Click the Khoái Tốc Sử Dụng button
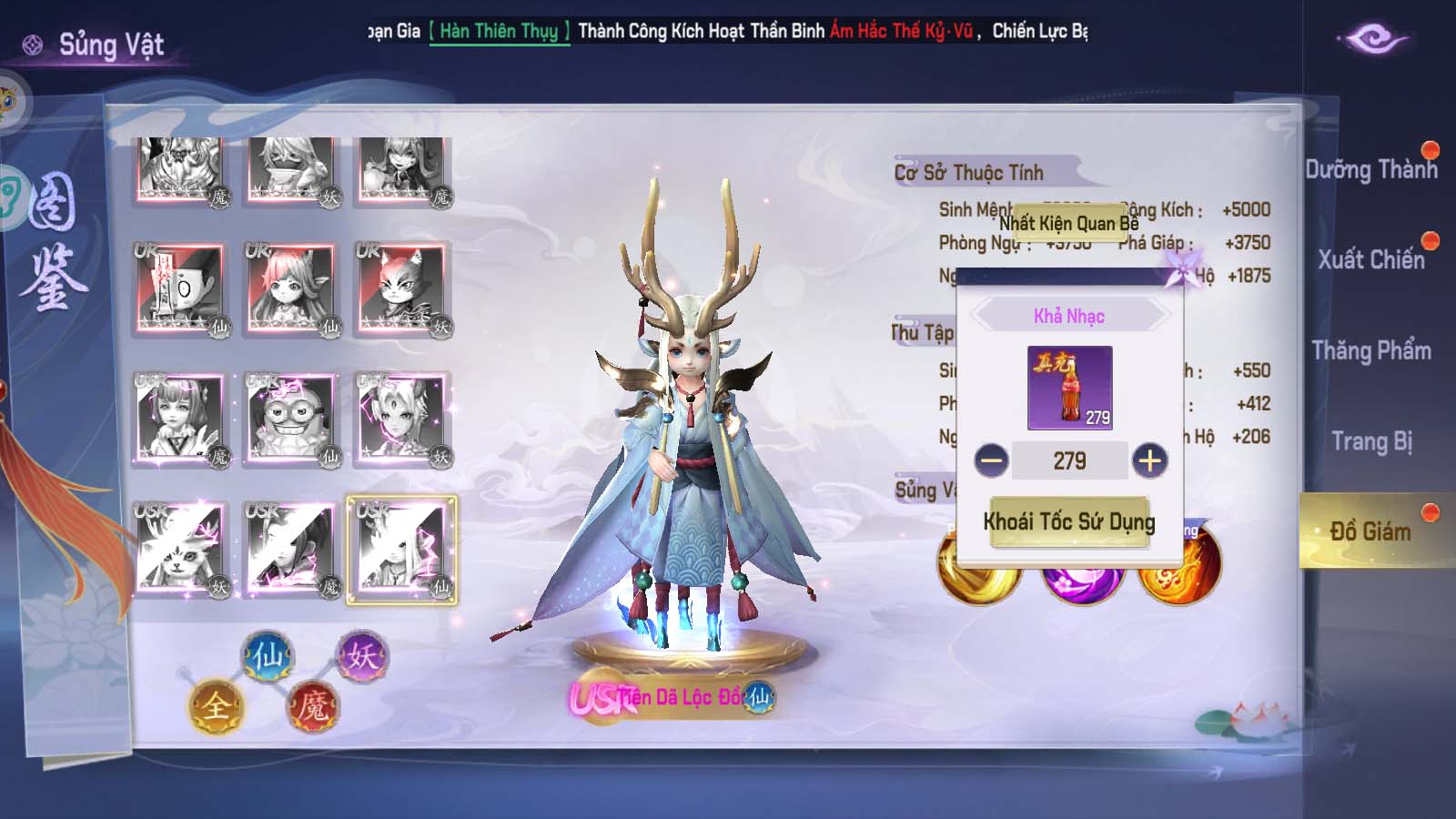 (x=1069, y=522)
